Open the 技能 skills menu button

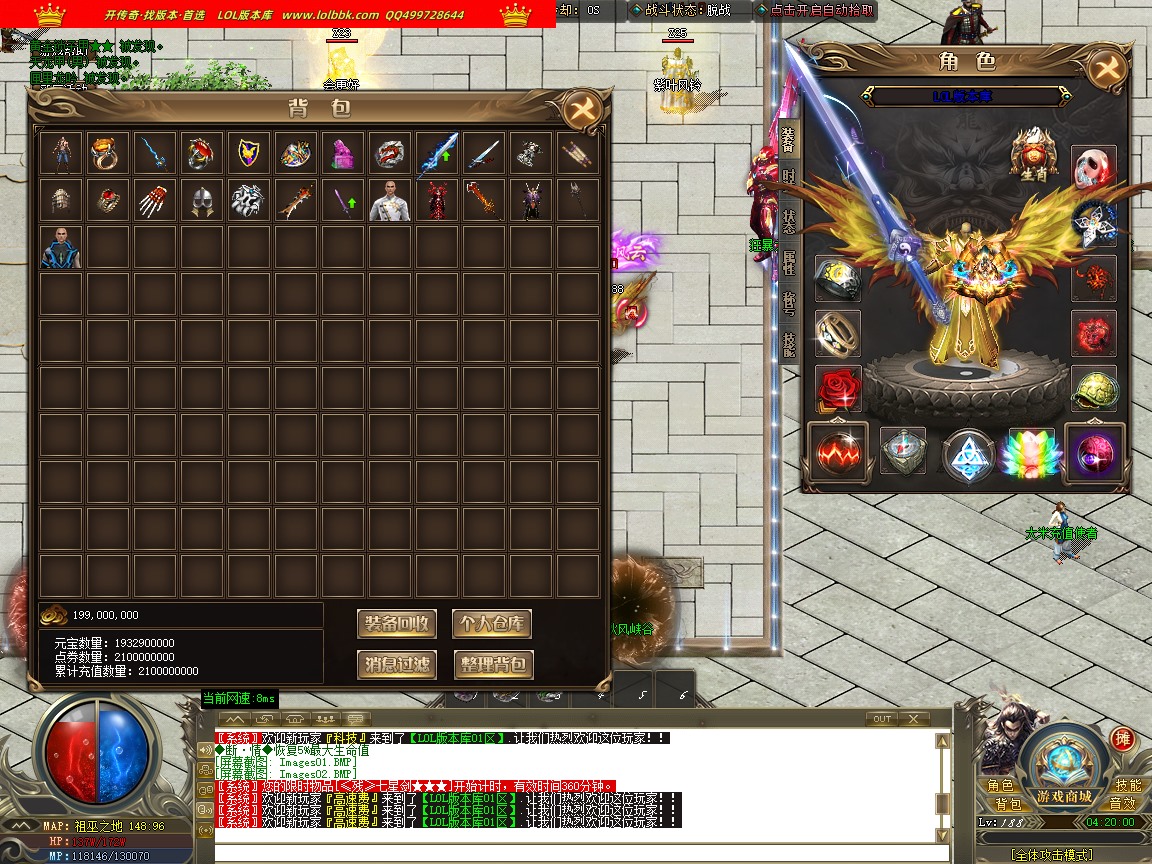[1127, 786]
